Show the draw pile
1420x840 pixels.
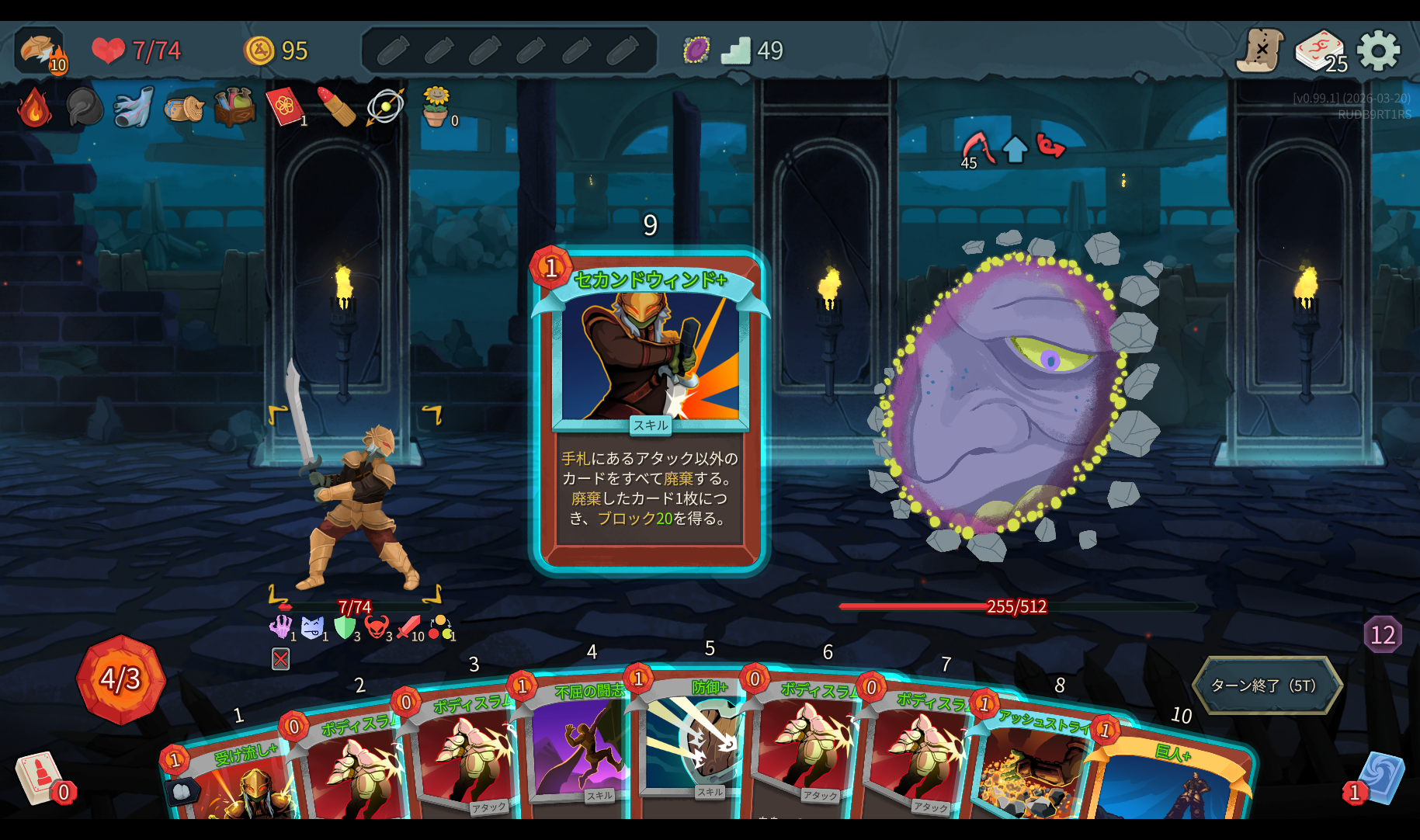point(39,778)
